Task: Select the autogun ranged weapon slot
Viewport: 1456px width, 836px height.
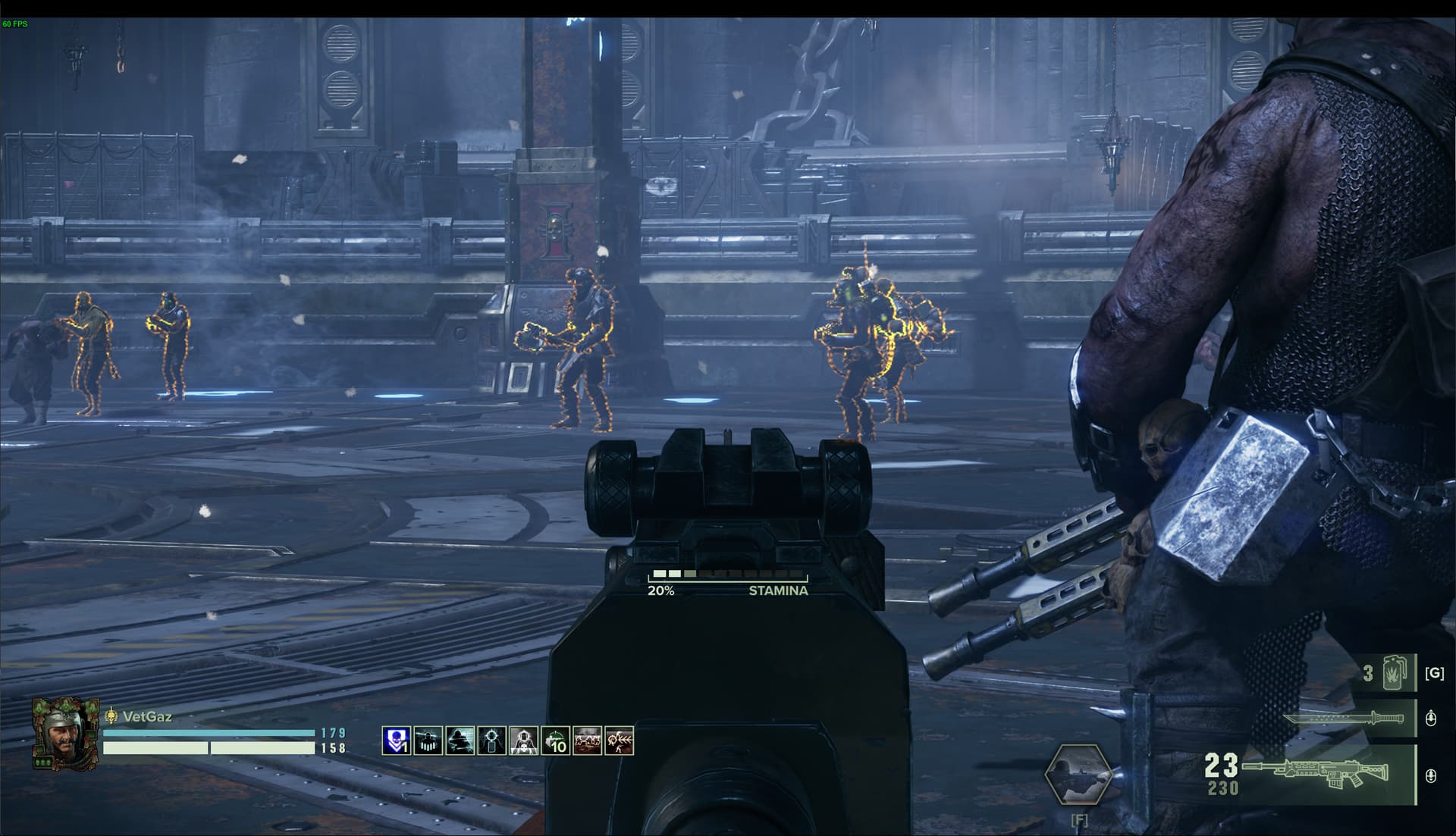Action: click(x=1321, y=775)
